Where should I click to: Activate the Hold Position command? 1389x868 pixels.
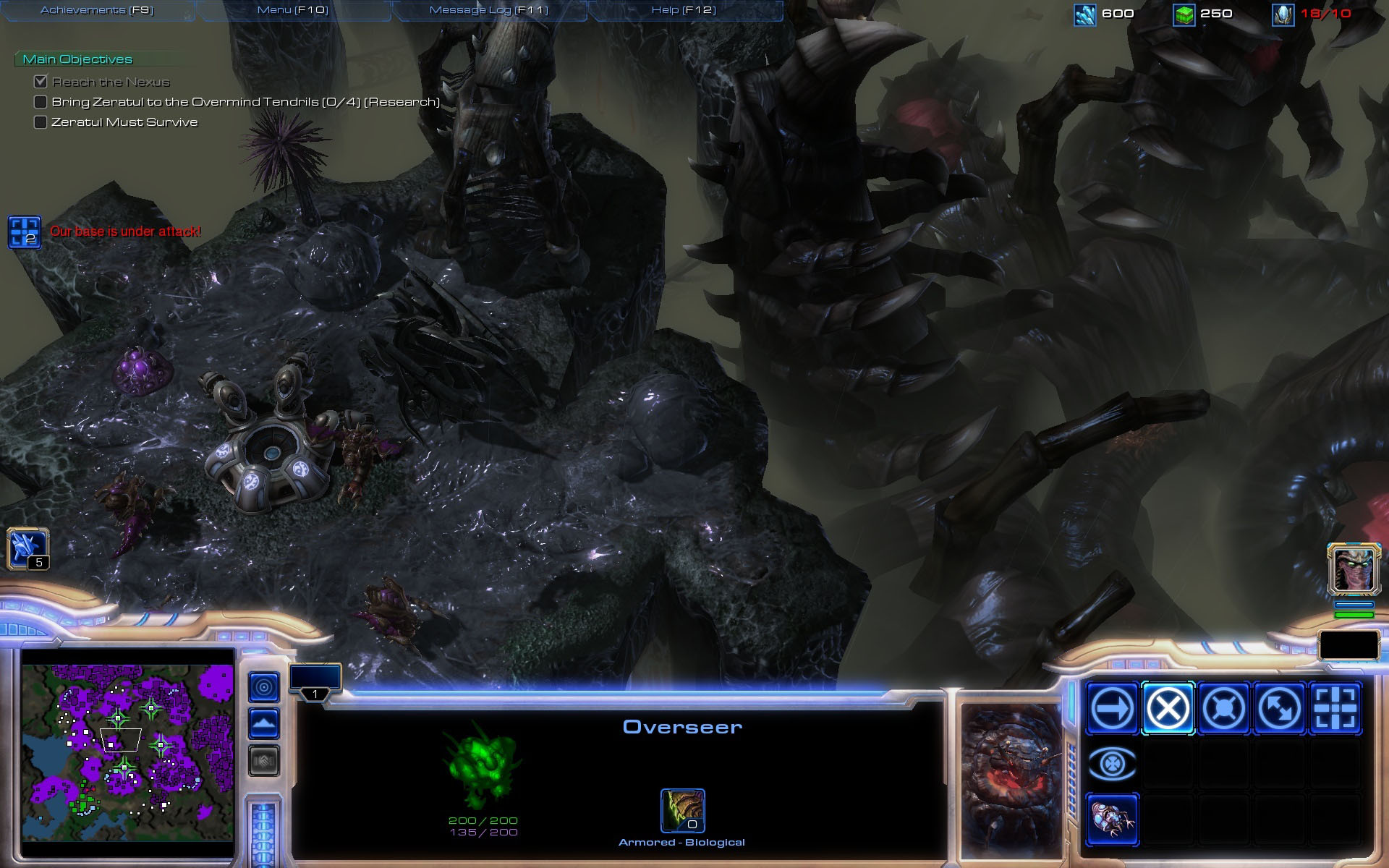point(1223,708)
